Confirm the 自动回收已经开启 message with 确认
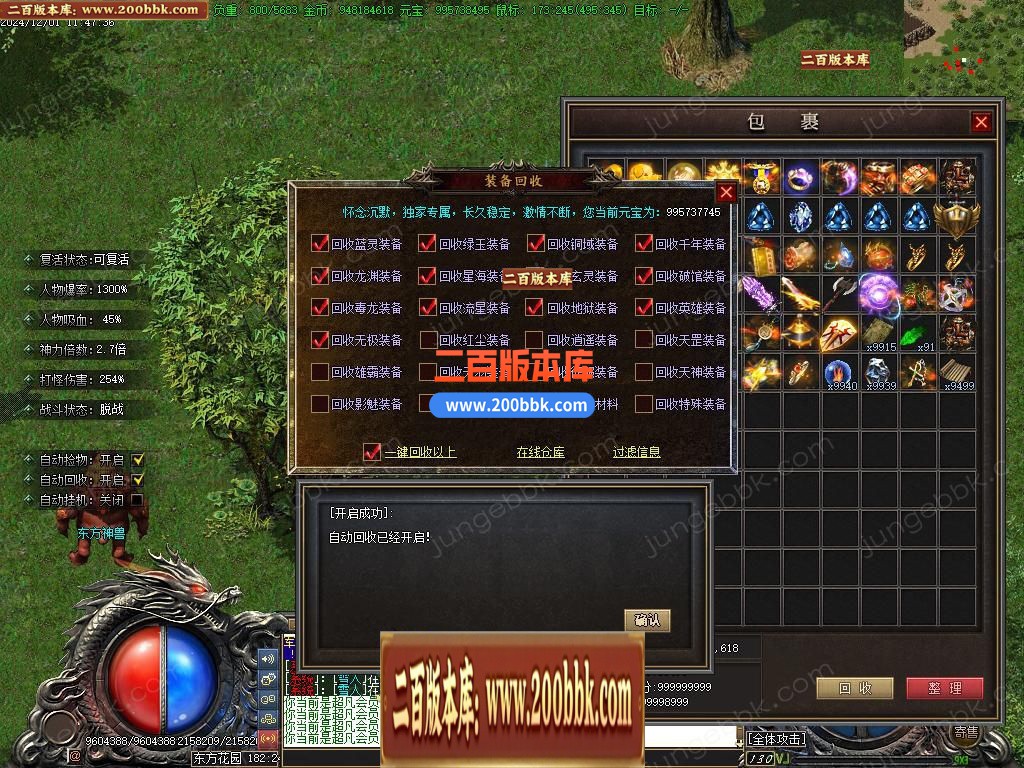Viewport: 1024px width, 768px height. click(x=647, y=621)
